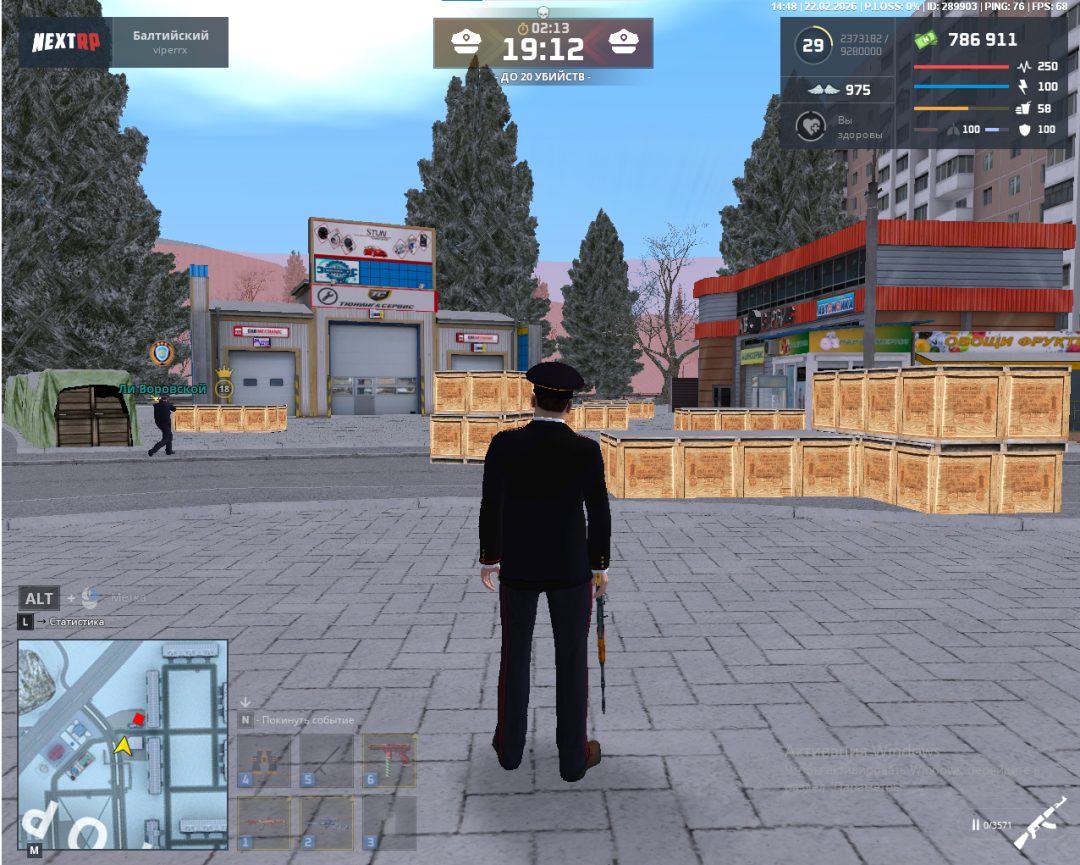Click the level 29 badge
This screenshot has width=1080, height=865.
(x=813, y=45)
